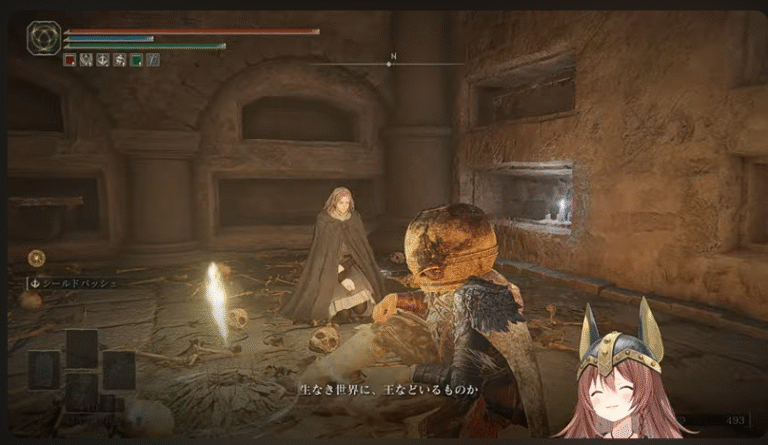Screen dimensions: 768x445
Task: Click the circular golden emblem beside the health bar
Action: [x=43, y=39]
